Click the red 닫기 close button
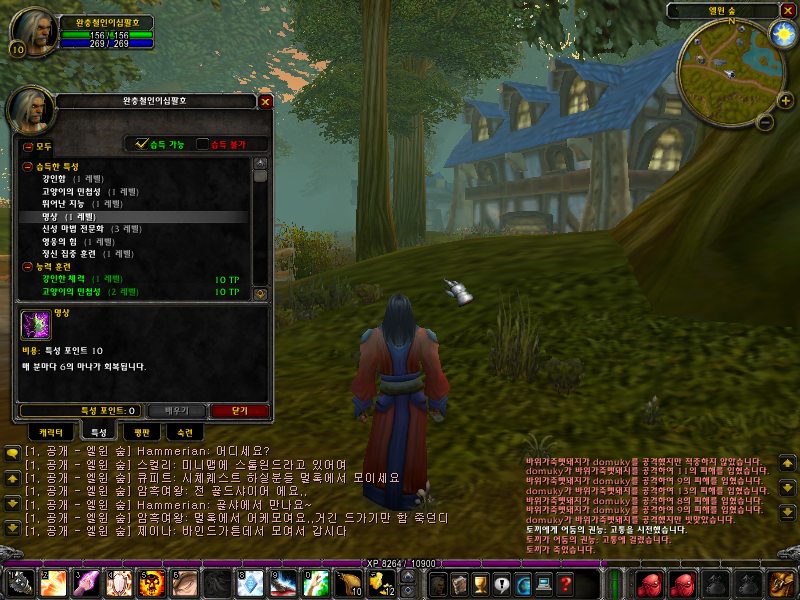Screen dimensions: 800x600 (x=239, y=410)
